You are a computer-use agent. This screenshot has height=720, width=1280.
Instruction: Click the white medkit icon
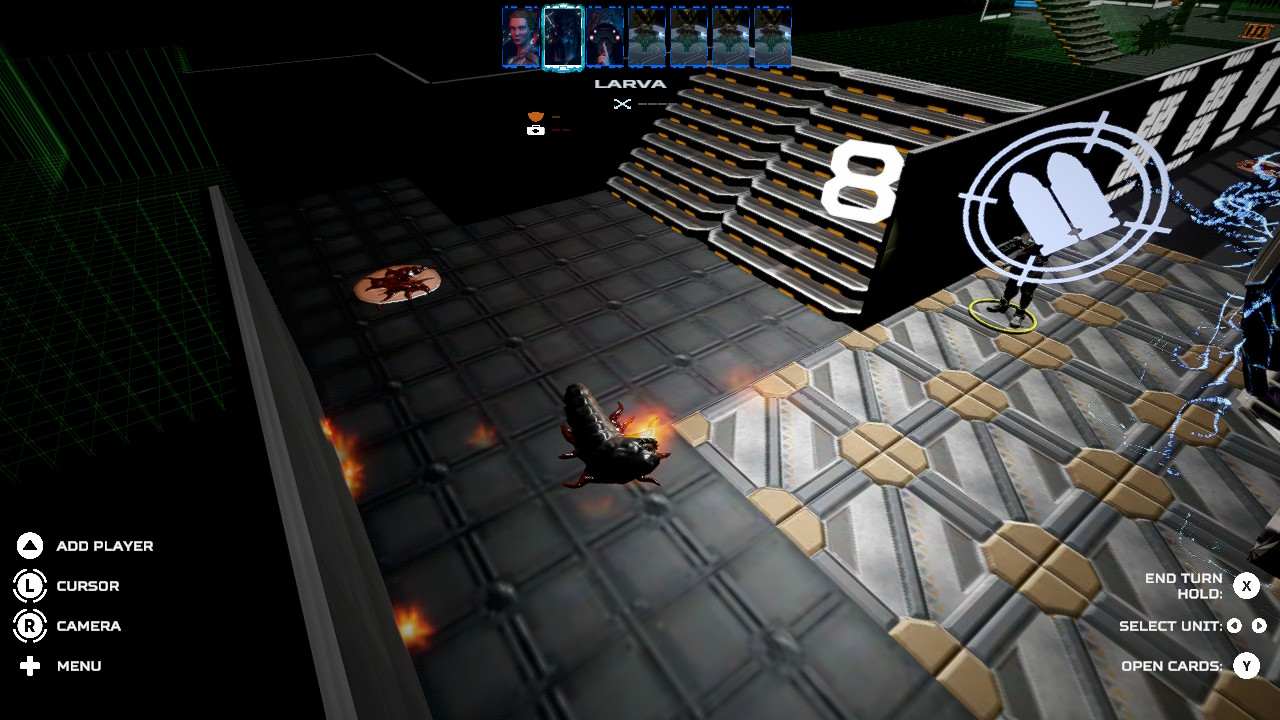(x=536, y=130)
